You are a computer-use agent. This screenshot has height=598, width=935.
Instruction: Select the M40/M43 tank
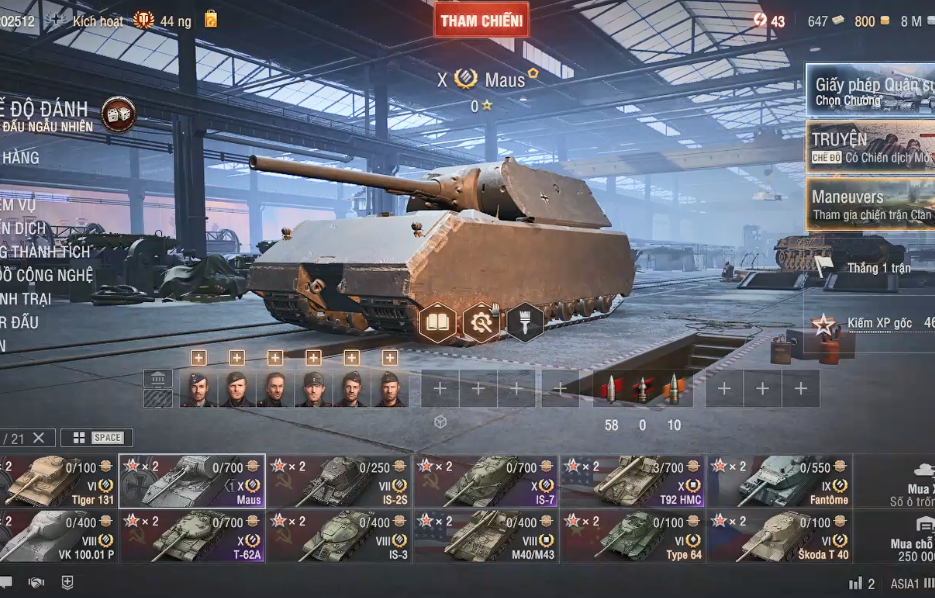tap(485, 536)
